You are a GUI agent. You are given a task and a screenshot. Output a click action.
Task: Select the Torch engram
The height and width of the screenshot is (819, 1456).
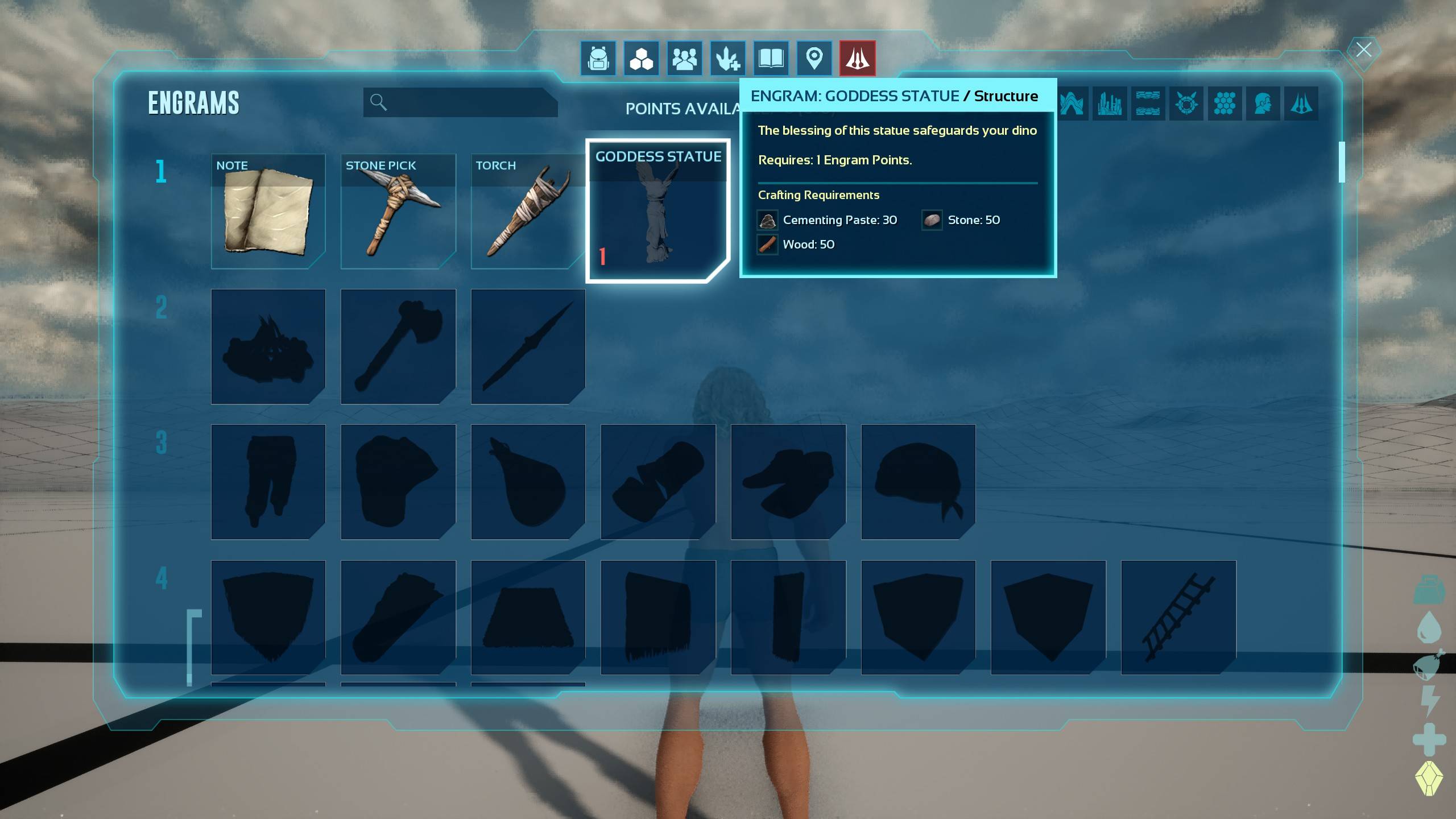click(x=528, y=211)
